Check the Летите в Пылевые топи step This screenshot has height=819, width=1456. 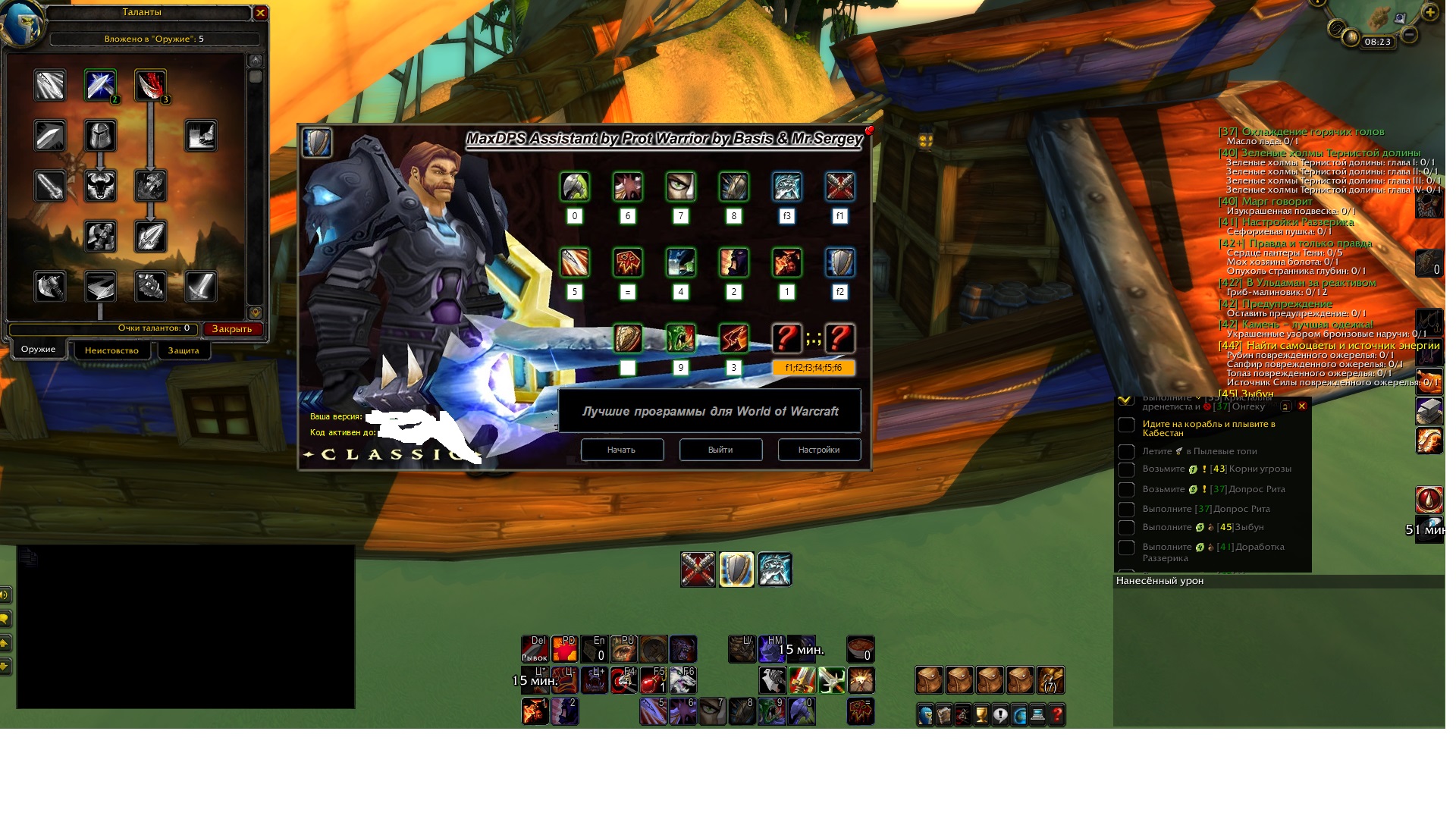(x=1127, y=452)
